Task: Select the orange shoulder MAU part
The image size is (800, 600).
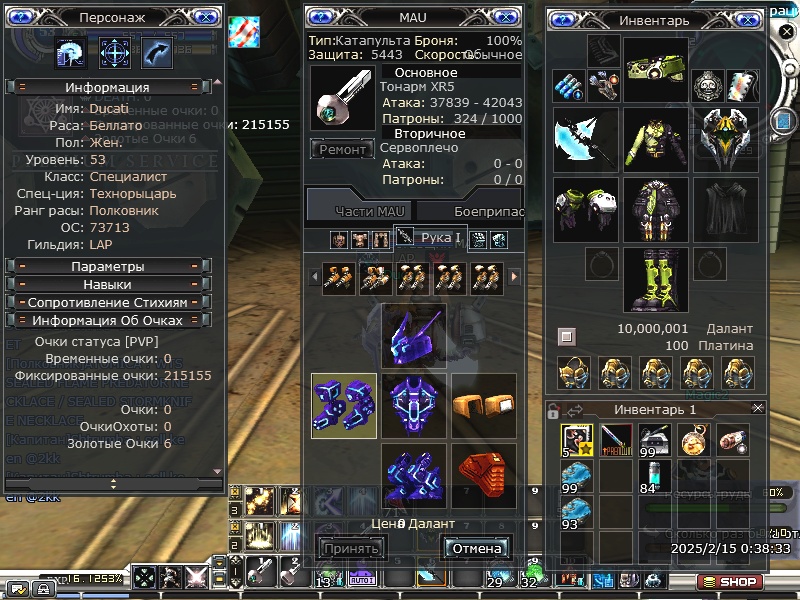Action: pos(484,405)
